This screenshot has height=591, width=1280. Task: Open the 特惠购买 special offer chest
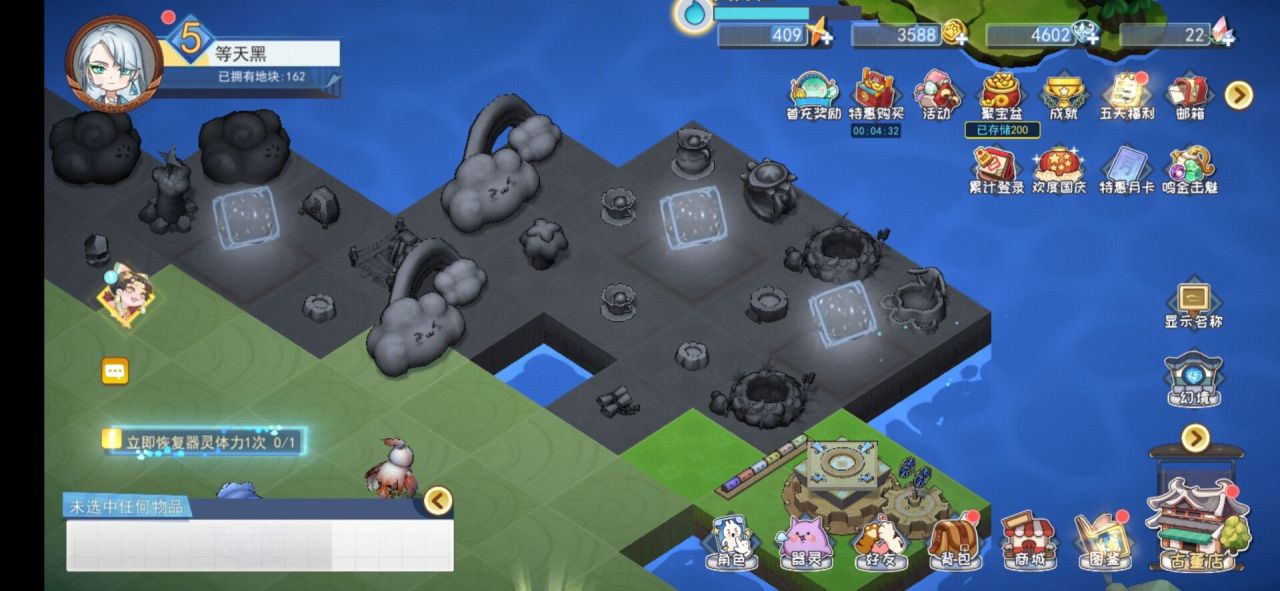click(875, 93)
